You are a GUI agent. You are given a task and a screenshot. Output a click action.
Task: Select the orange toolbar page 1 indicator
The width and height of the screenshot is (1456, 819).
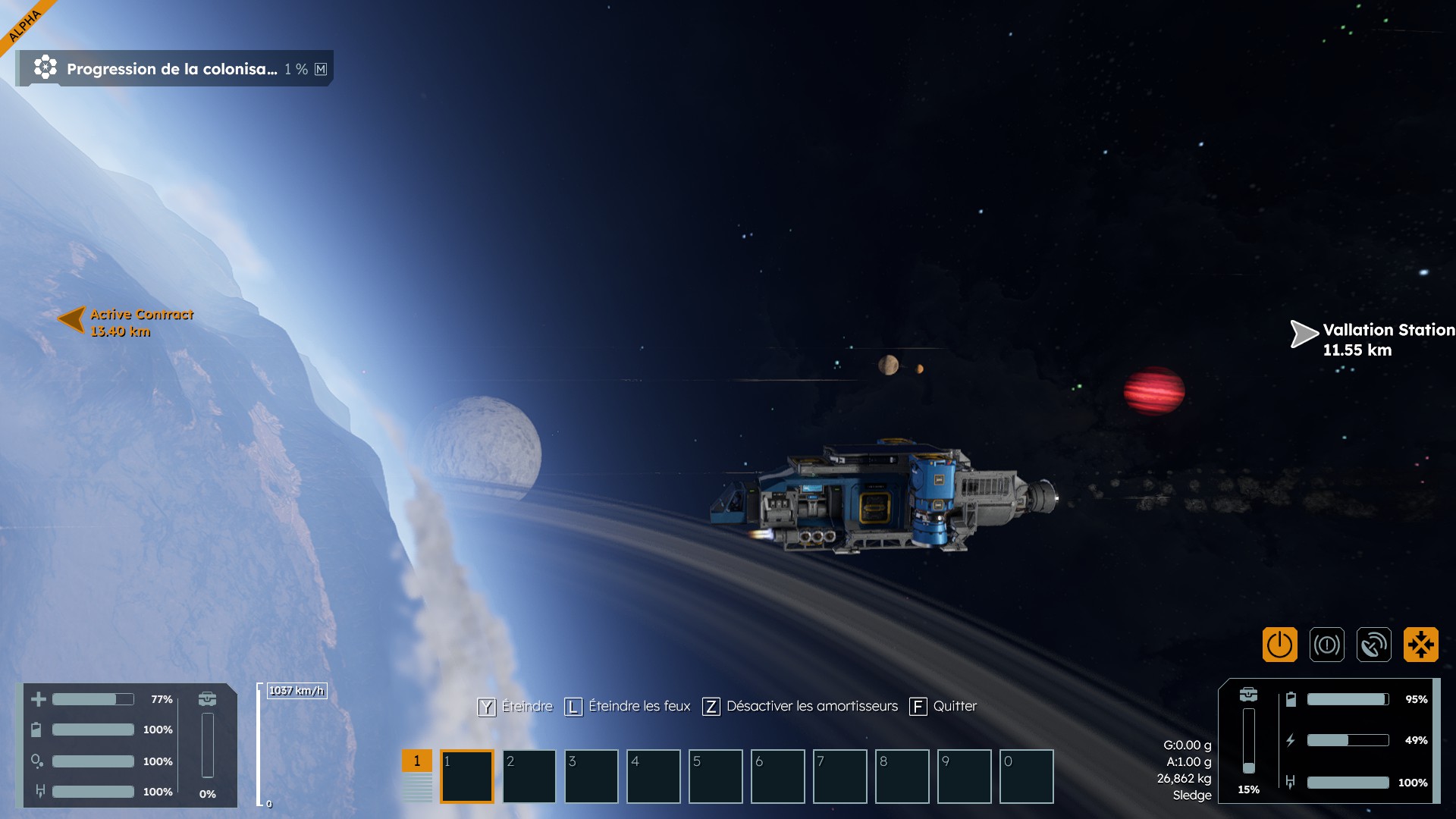416,761
